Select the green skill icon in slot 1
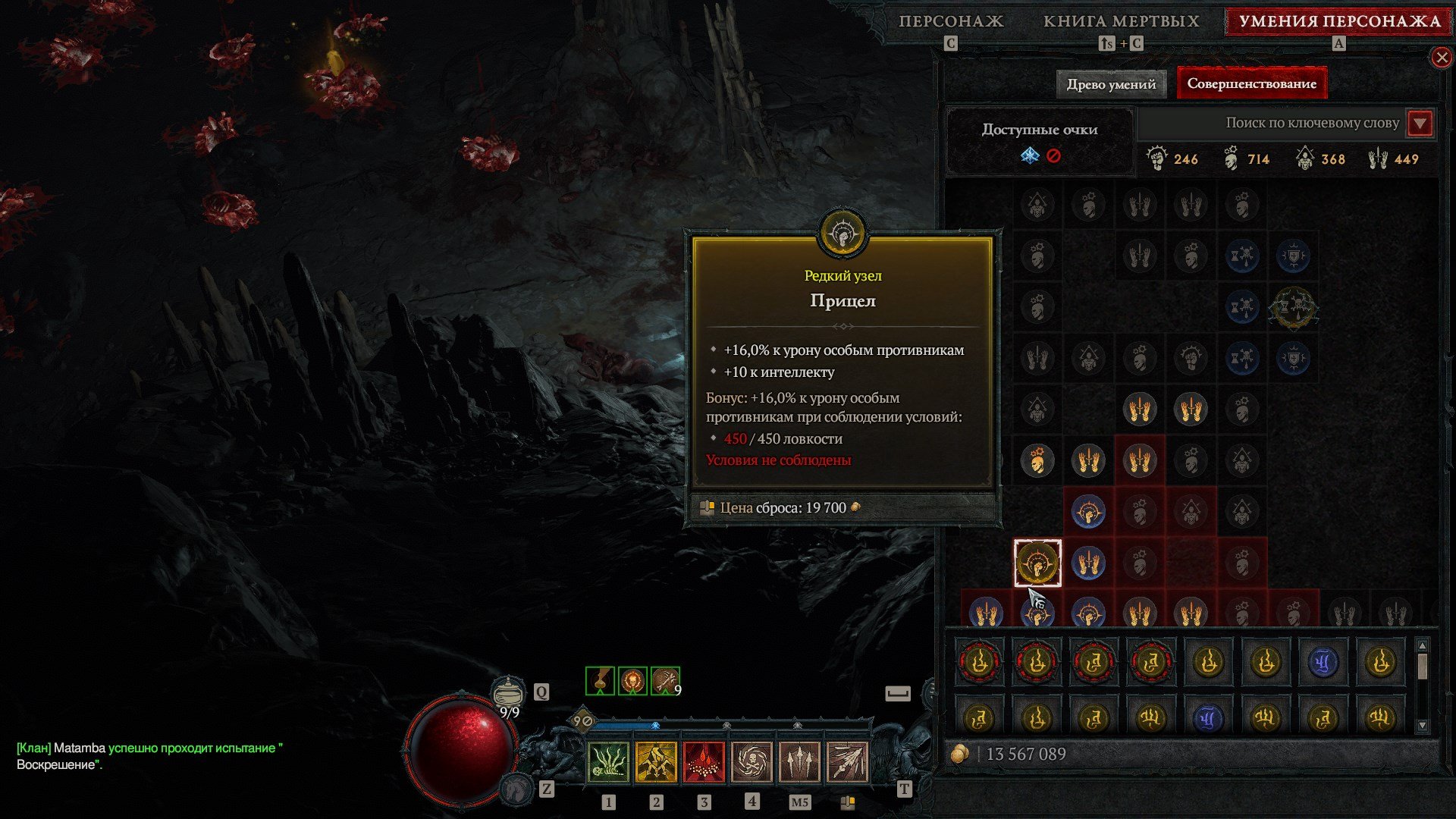This screenshot has width=1456, height=819. [607, 763]
